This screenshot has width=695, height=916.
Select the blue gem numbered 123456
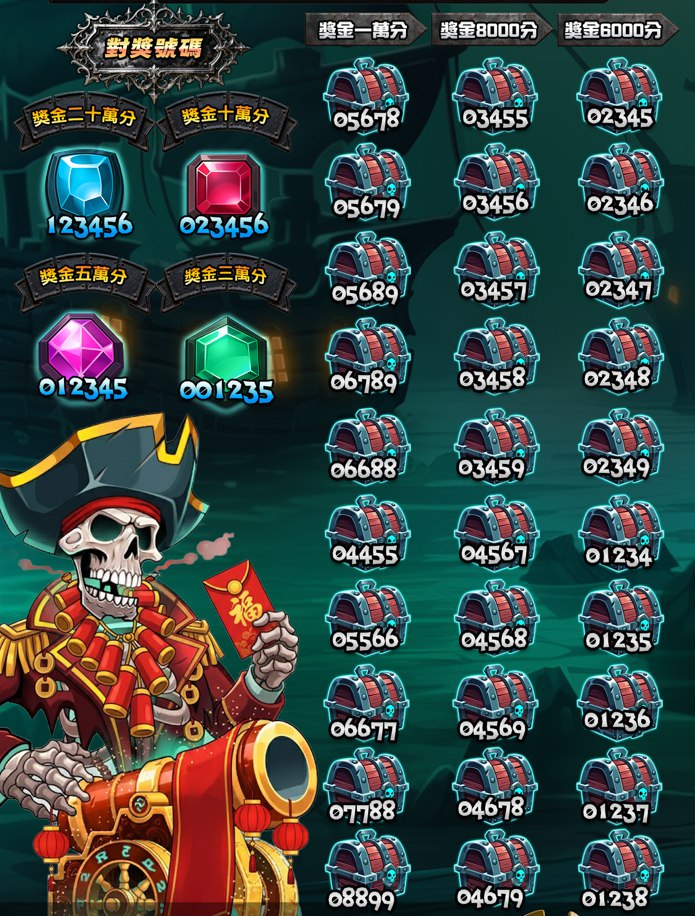(x=86, y=186)
